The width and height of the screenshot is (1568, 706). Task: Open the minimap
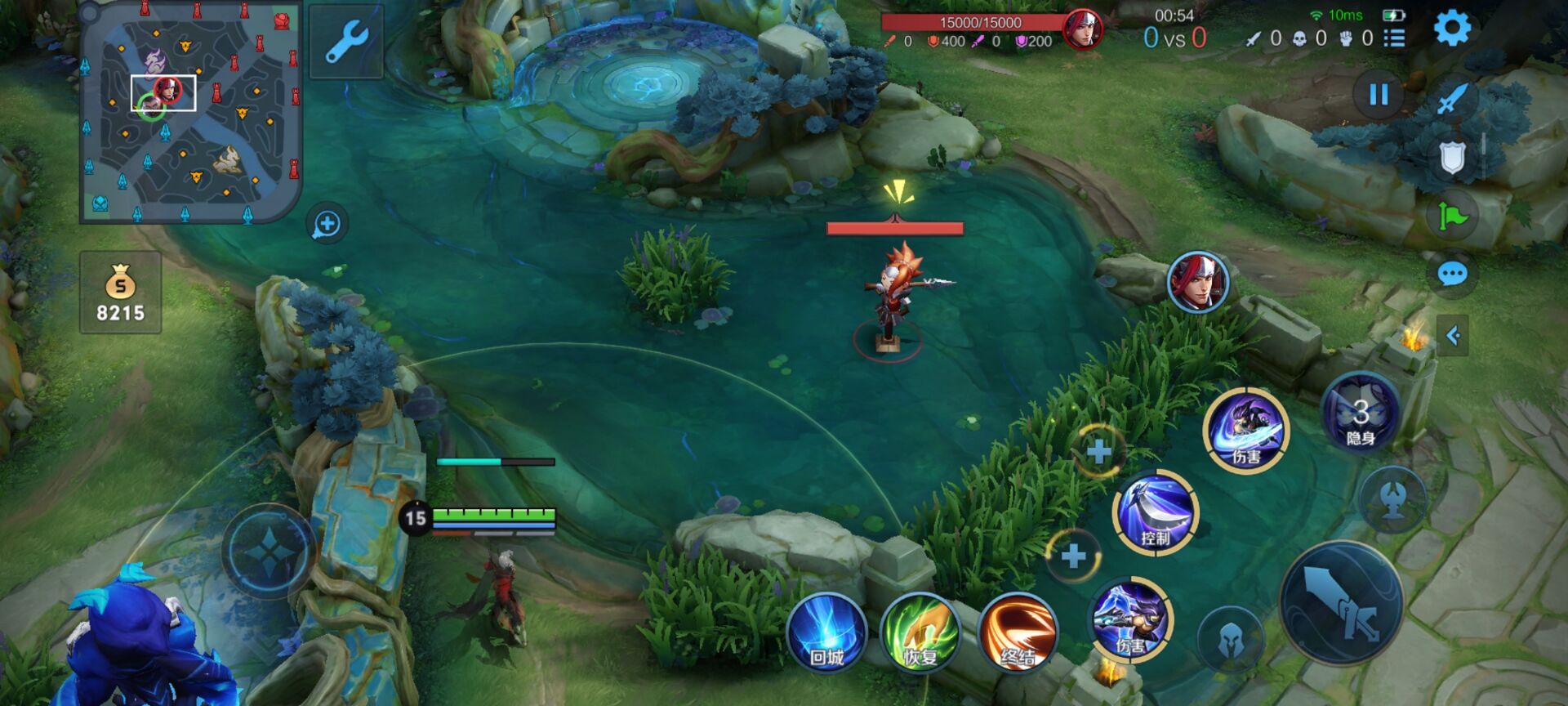click(191, 113)
